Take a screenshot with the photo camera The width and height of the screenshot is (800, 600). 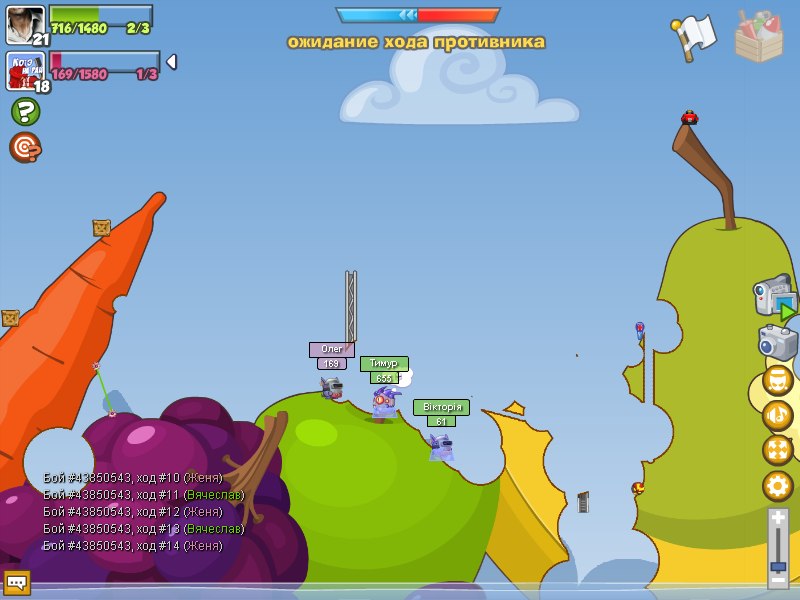pos(777,342)
